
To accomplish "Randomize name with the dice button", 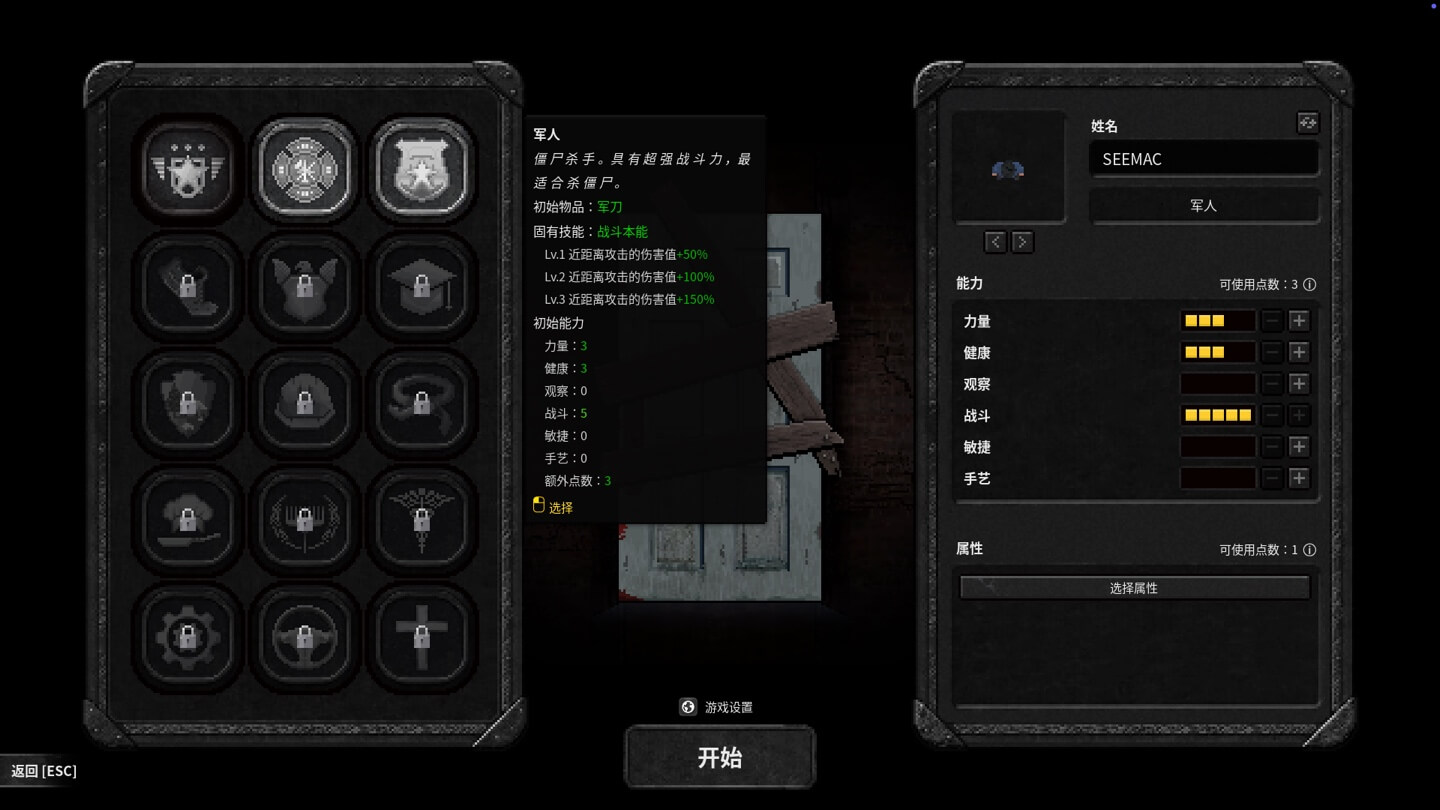I will (x=1307, y=123).
